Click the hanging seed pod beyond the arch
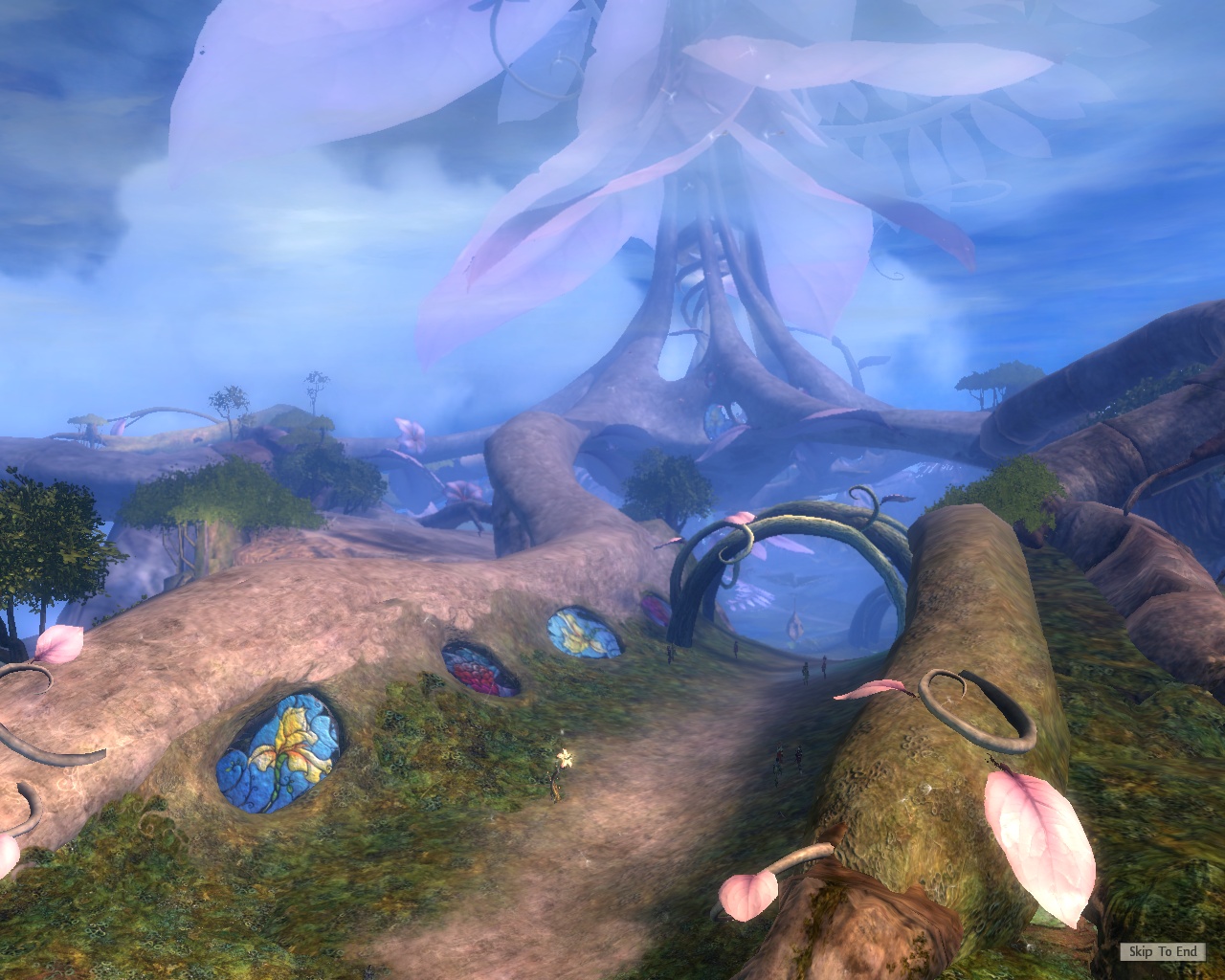The image size is (1225, 980). click(x=794, y=627)
